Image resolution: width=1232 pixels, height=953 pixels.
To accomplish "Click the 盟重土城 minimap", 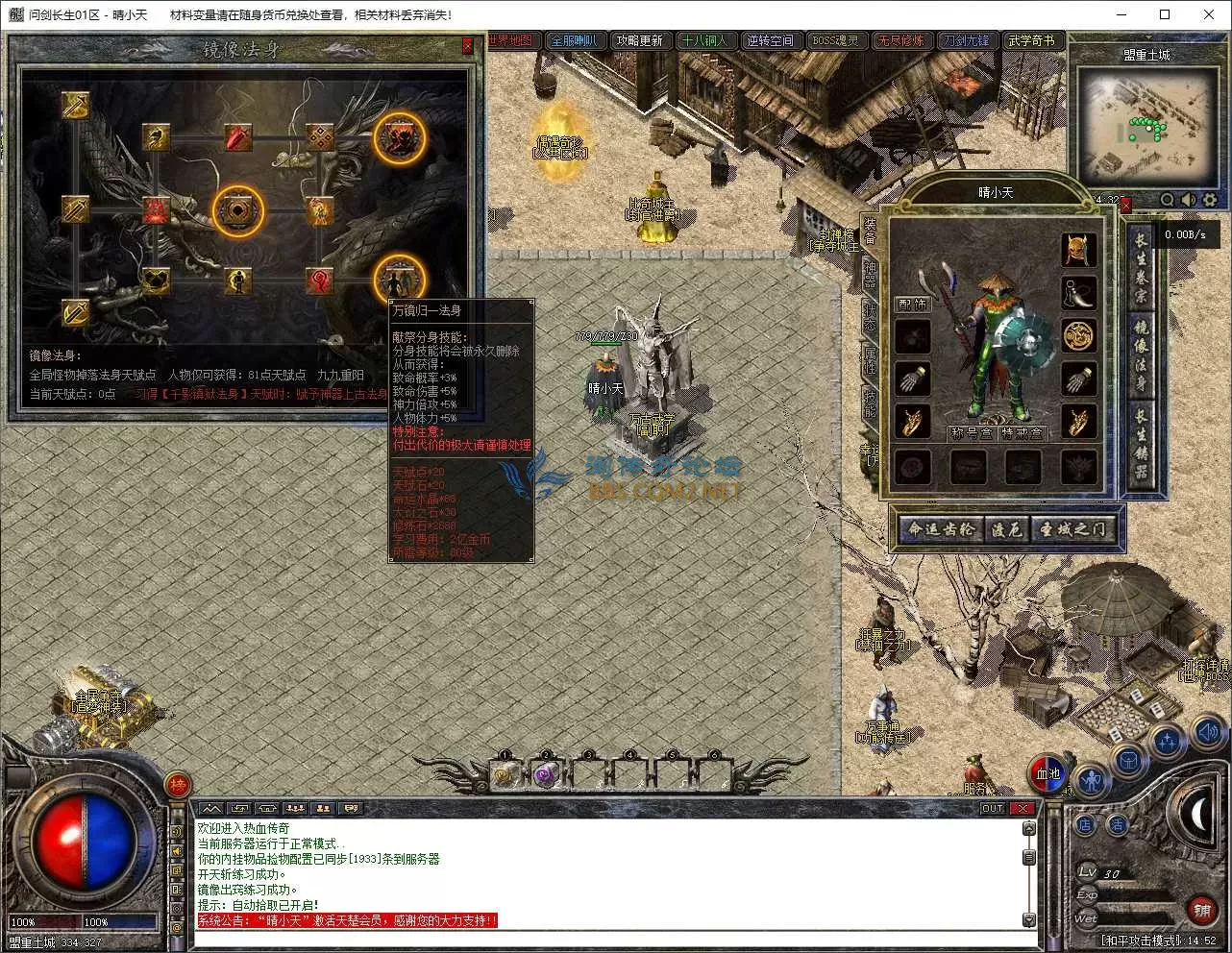I will [x=1146, y=127].
